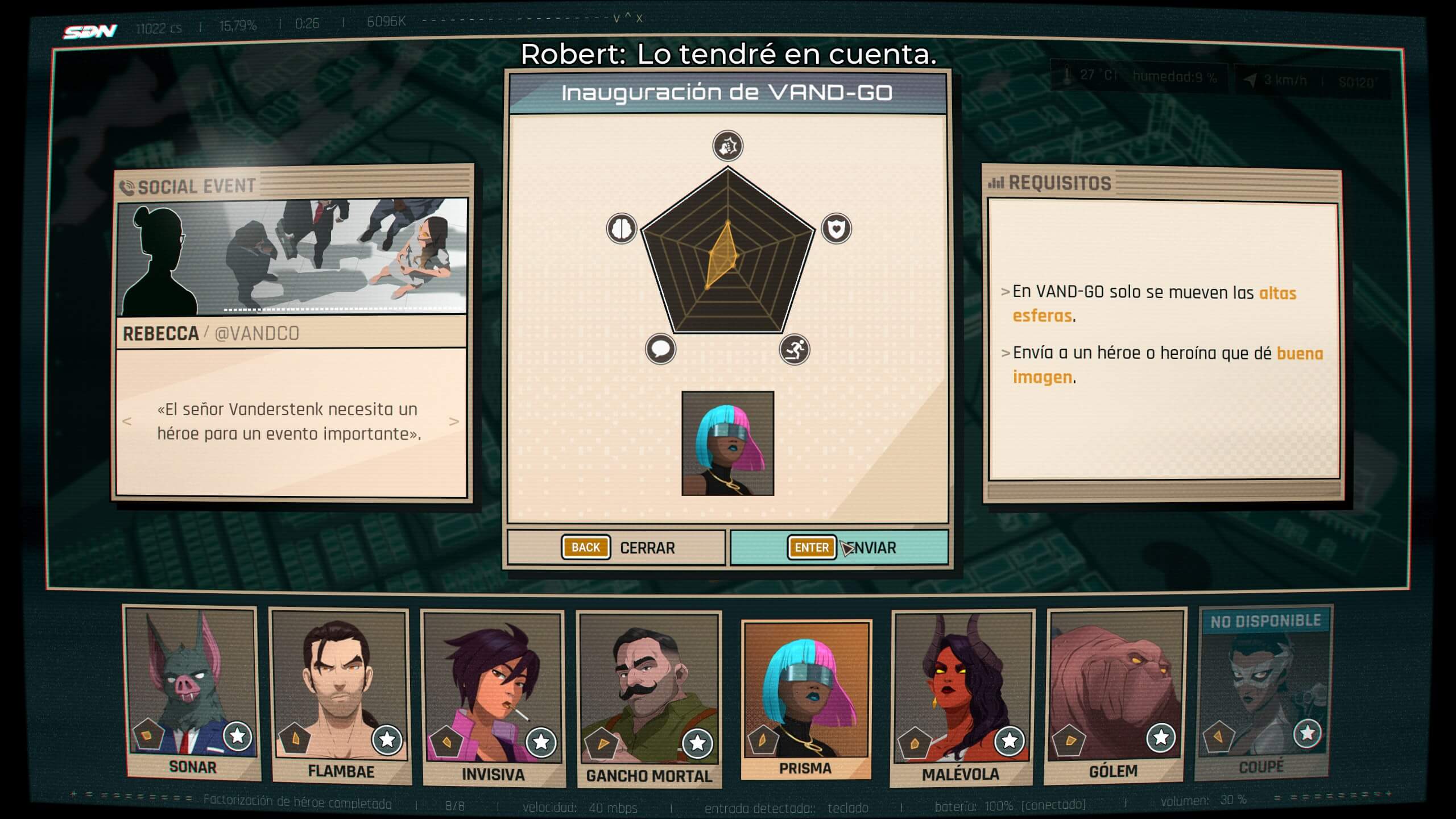Close the mission panel with Cerrar
Viewport: 1456px width, 819px height.
tap(617, 547)
